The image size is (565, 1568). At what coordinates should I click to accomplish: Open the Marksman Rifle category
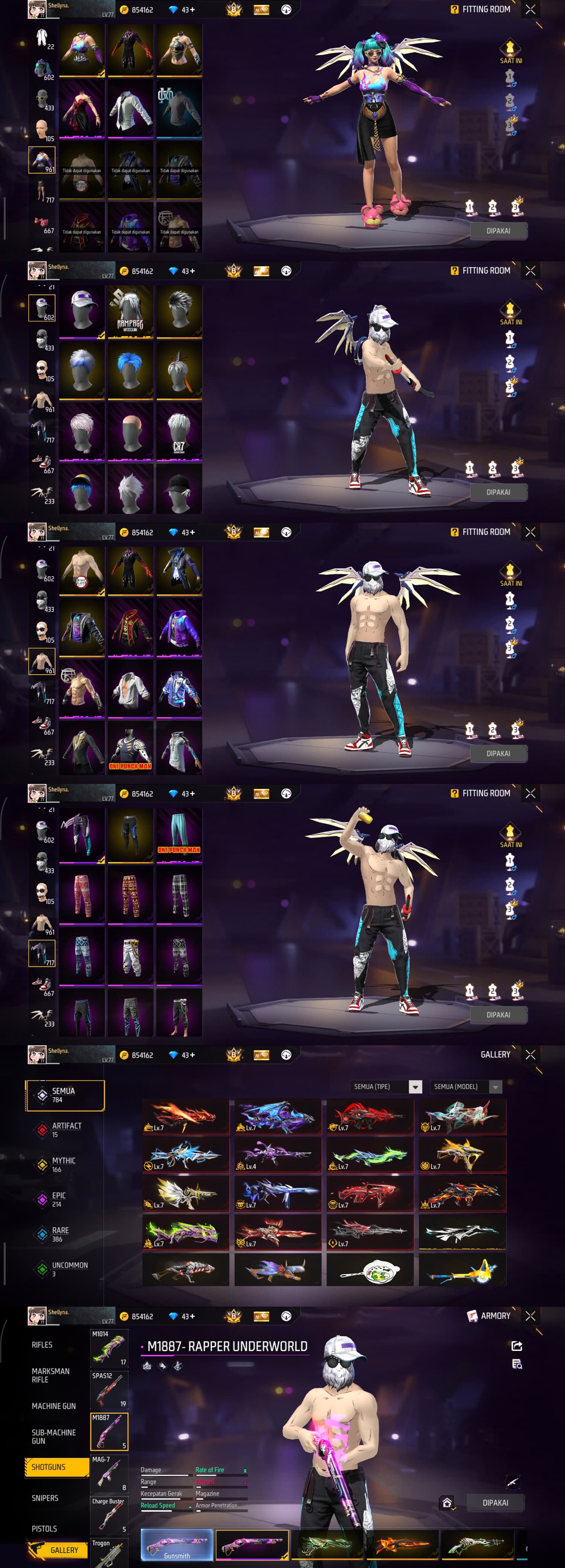[x=50, y=1375]
